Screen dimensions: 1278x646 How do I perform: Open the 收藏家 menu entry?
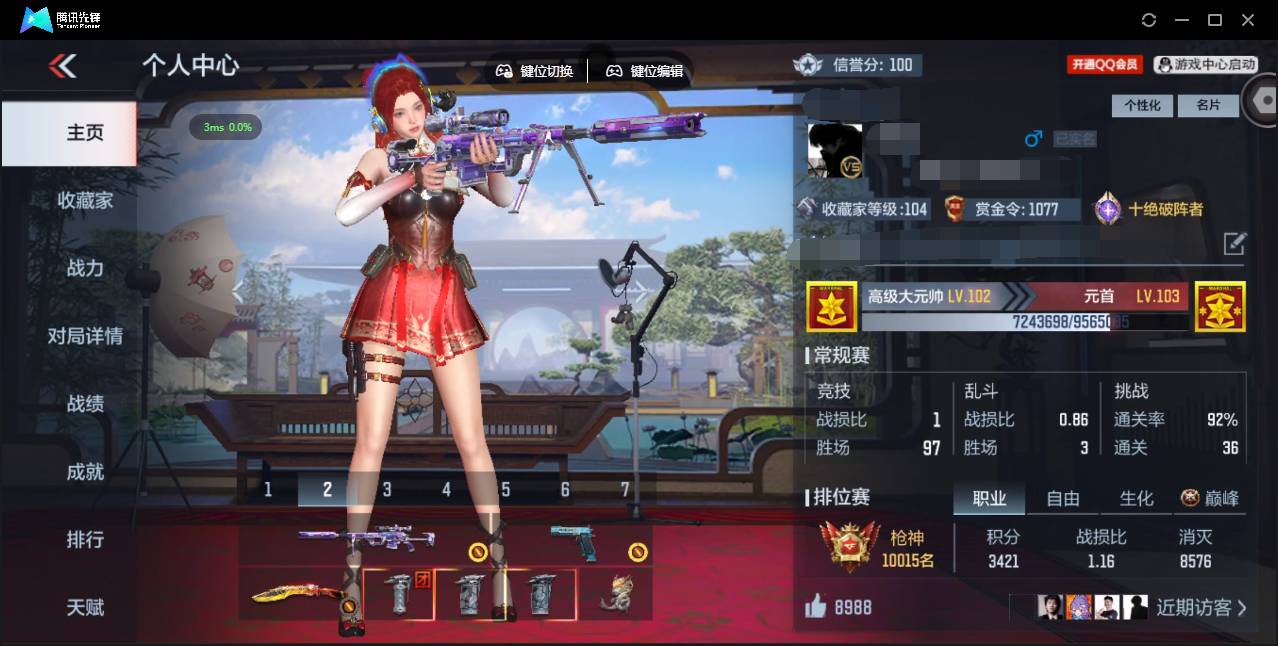[x=85, y=201]
